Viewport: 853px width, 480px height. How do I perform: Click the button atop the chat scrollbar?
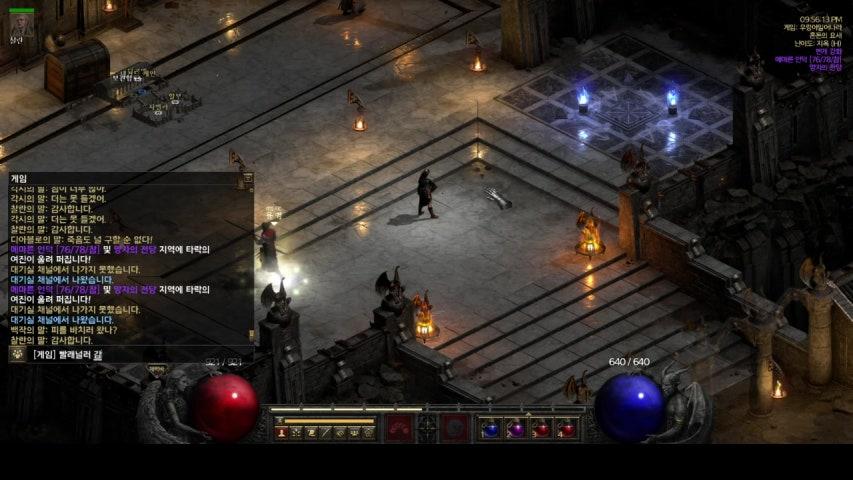(x=248, y=180)
